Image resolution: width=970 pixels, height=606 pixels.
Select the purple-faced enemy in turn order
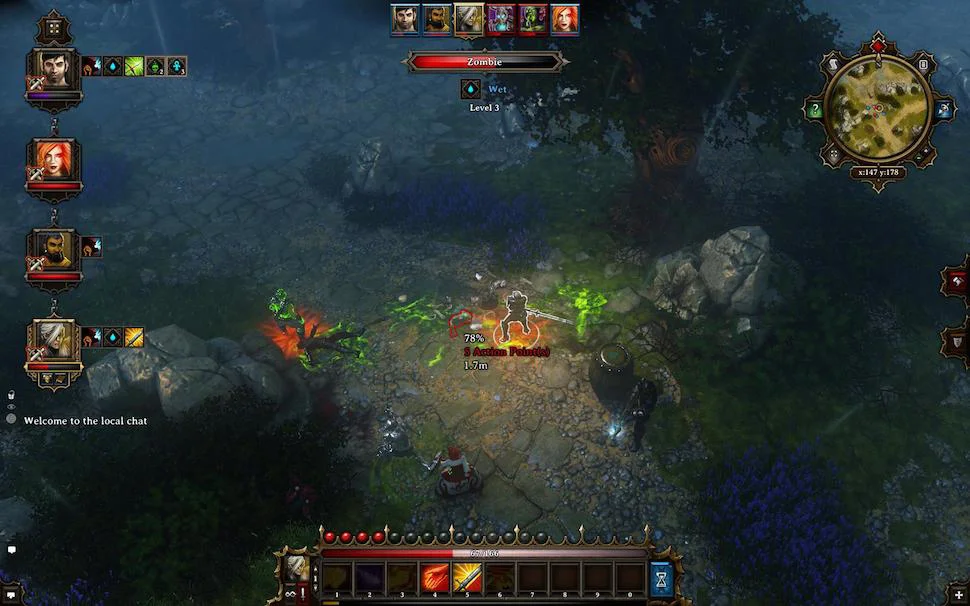coord(500,19)
